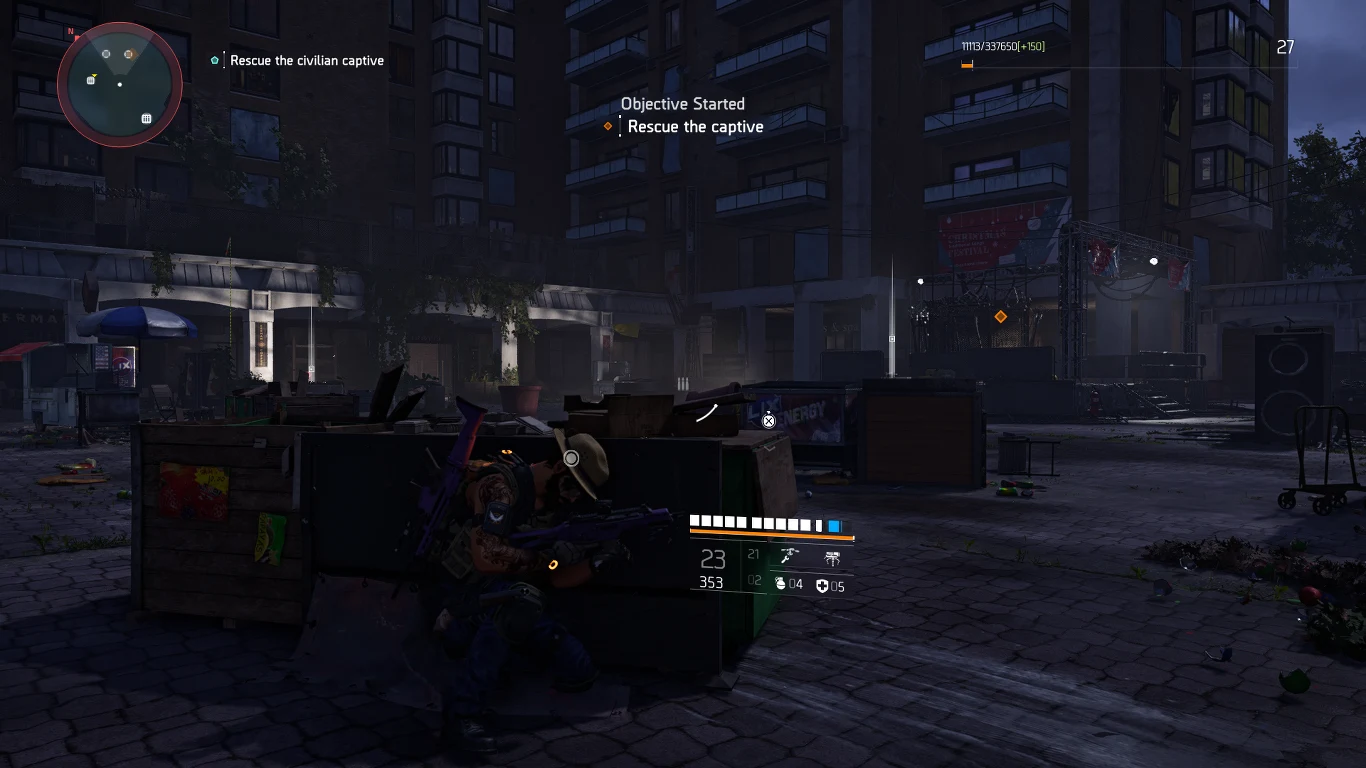Screen dimensions: 1366x768
Task: Click the teal rescue icon beside the tracked objective
Action: [x=214, y=60]
